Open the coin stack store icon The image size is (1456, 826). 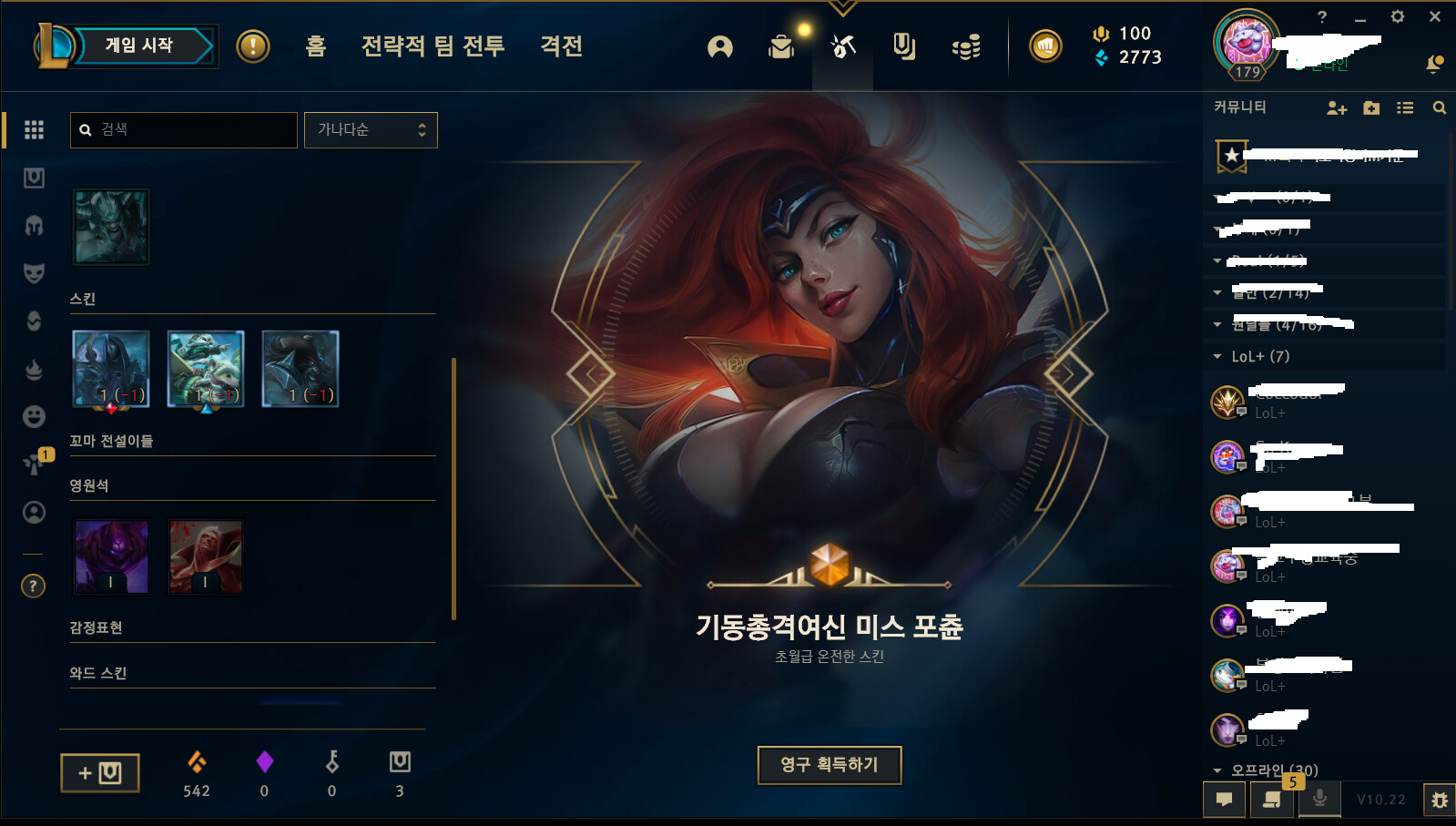pyautogui.click(x=965, y=46)
